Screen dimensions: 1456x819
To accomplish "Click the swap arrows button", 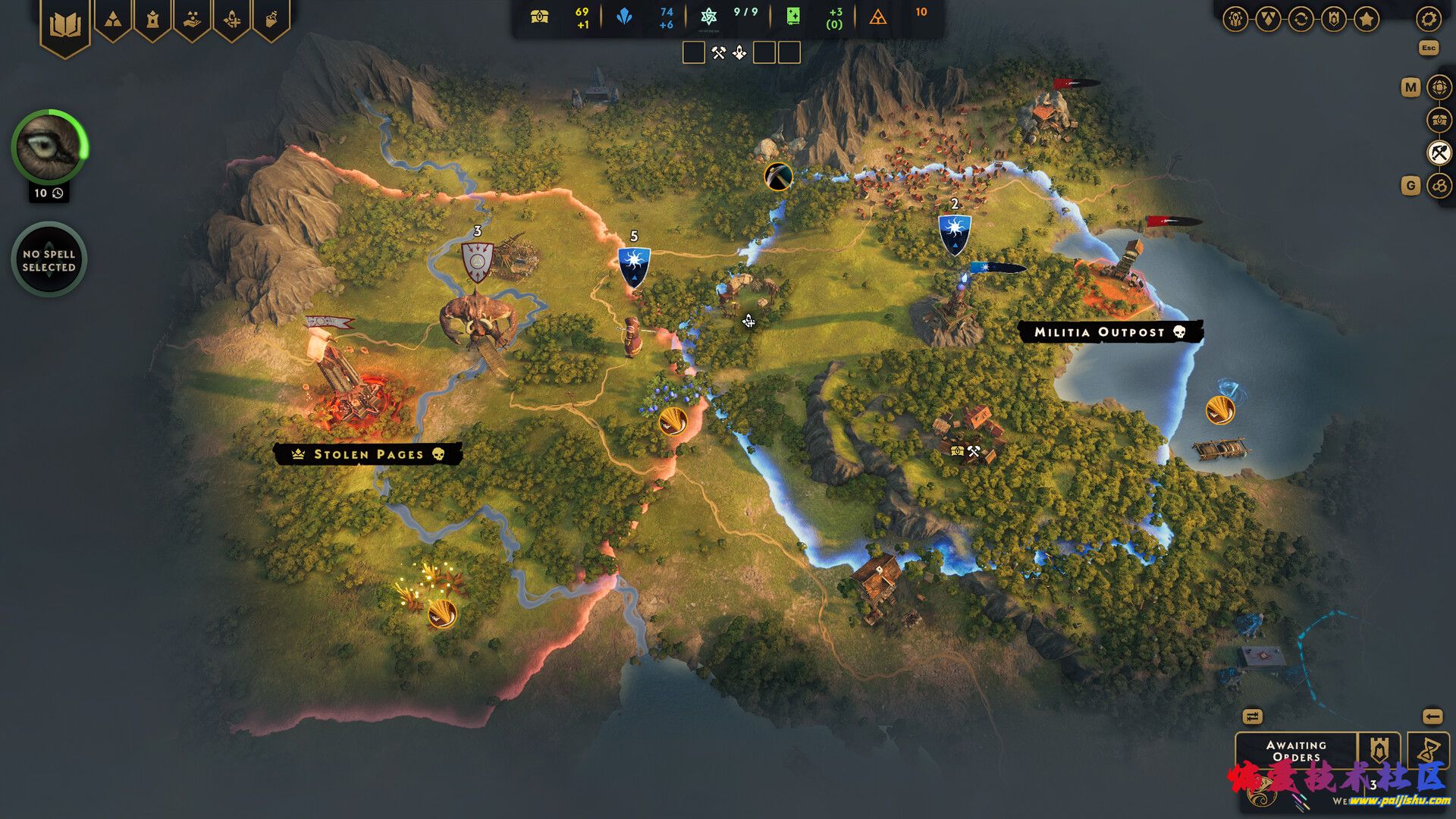I will click(x=1252, y=717).
